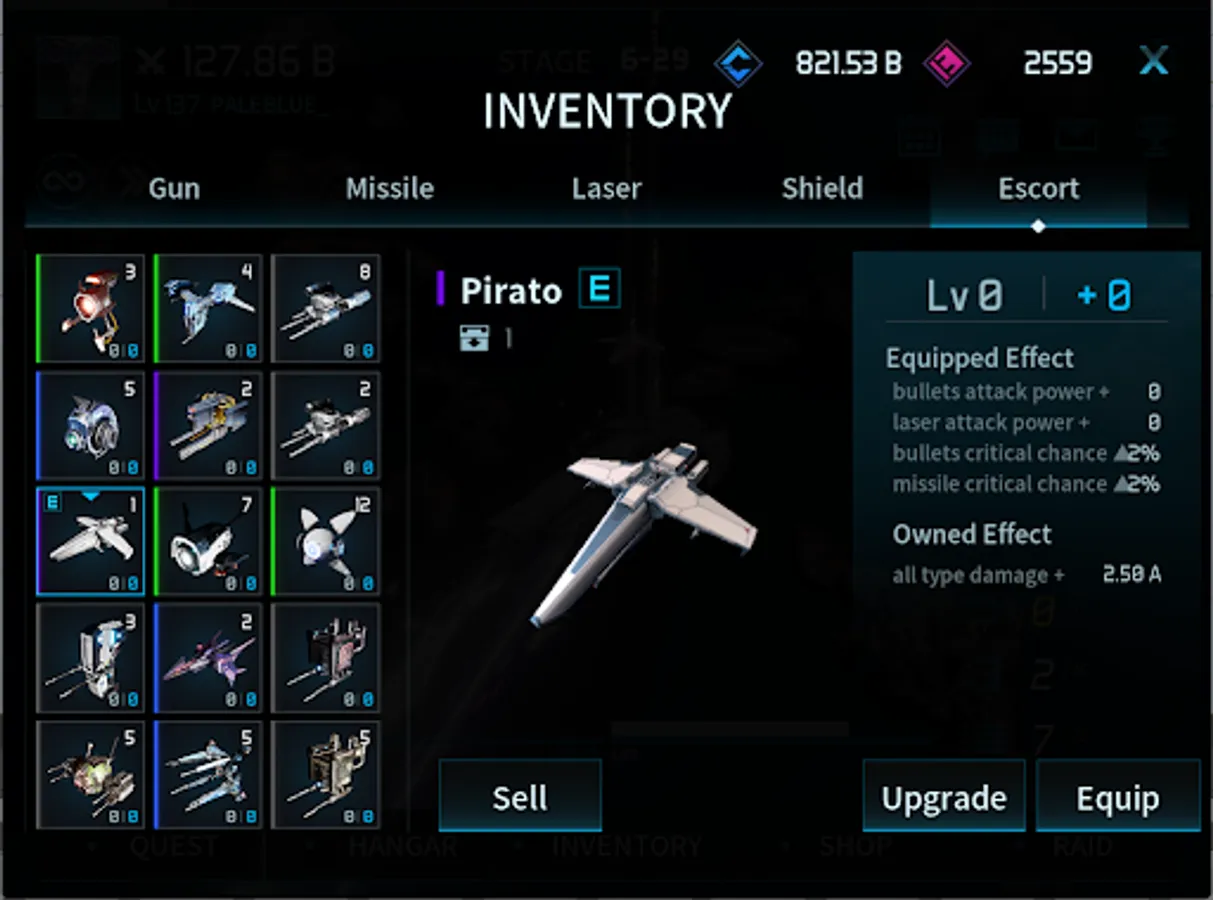Select the white finned orb with count 12
The width and height of the screenshot is (1213, 900).
click(326, 541)
